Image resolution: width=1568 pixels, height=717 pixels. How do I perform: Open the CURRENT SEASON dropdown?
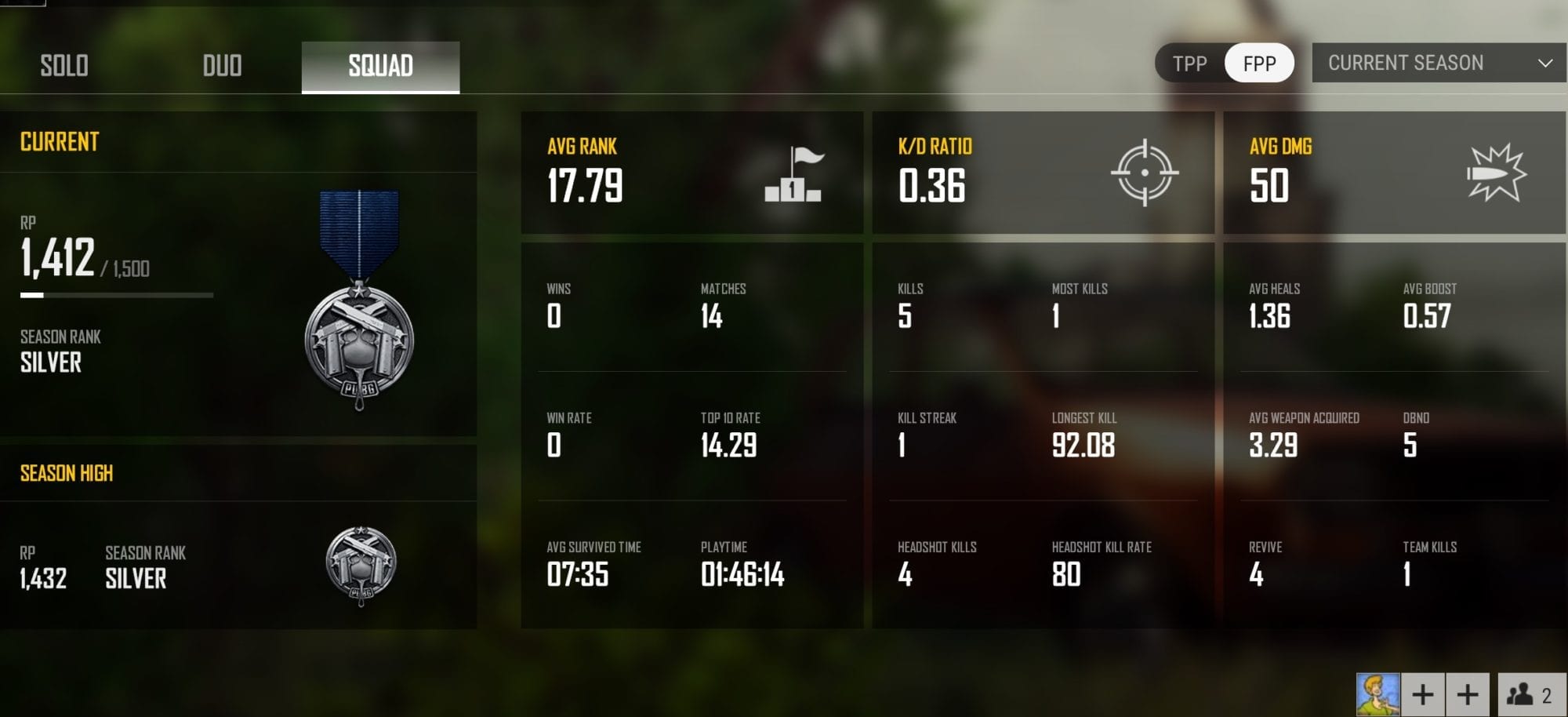1439,63
